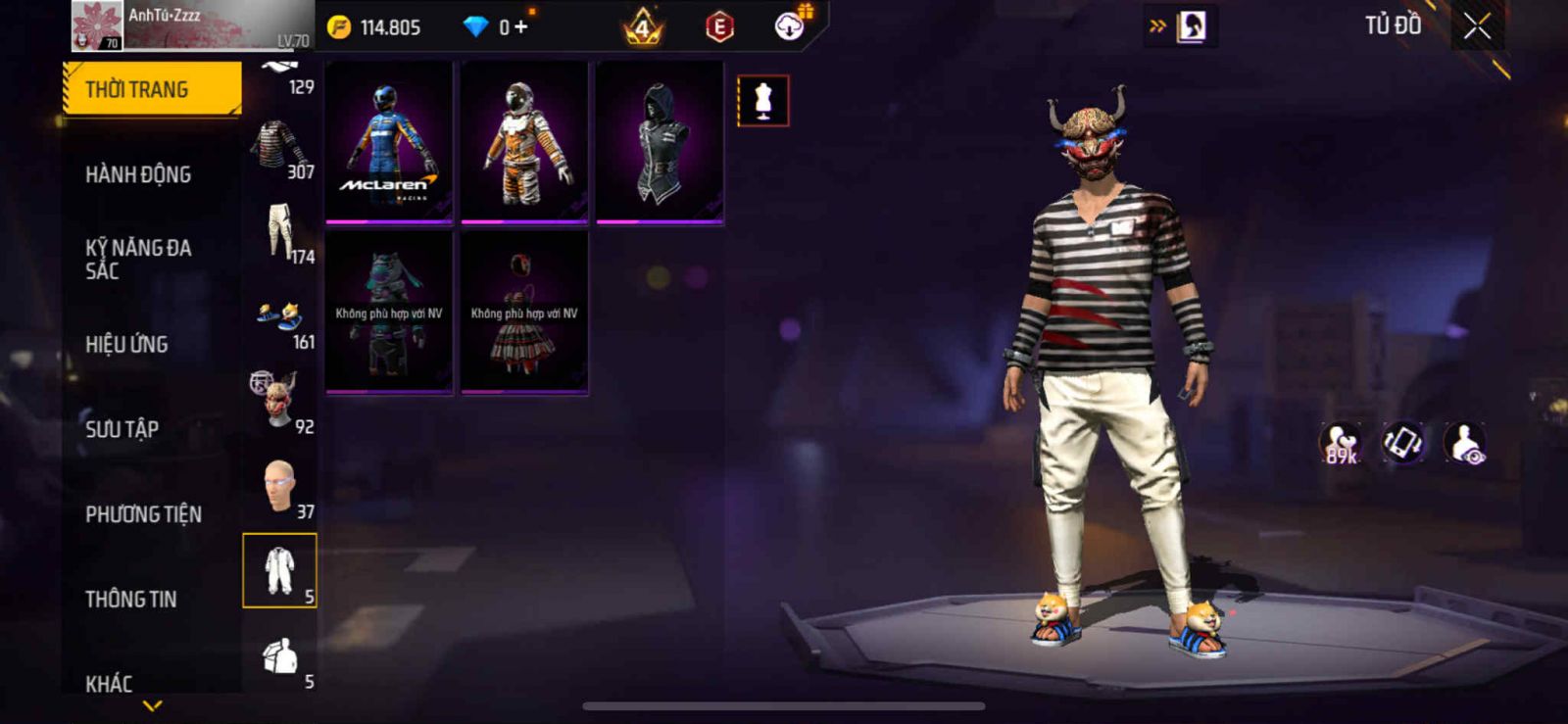This screenshot has width=1568, height=724.
Task: Close the TỦ ĐỒ wardrobe screen
Action: (1477, 26)
